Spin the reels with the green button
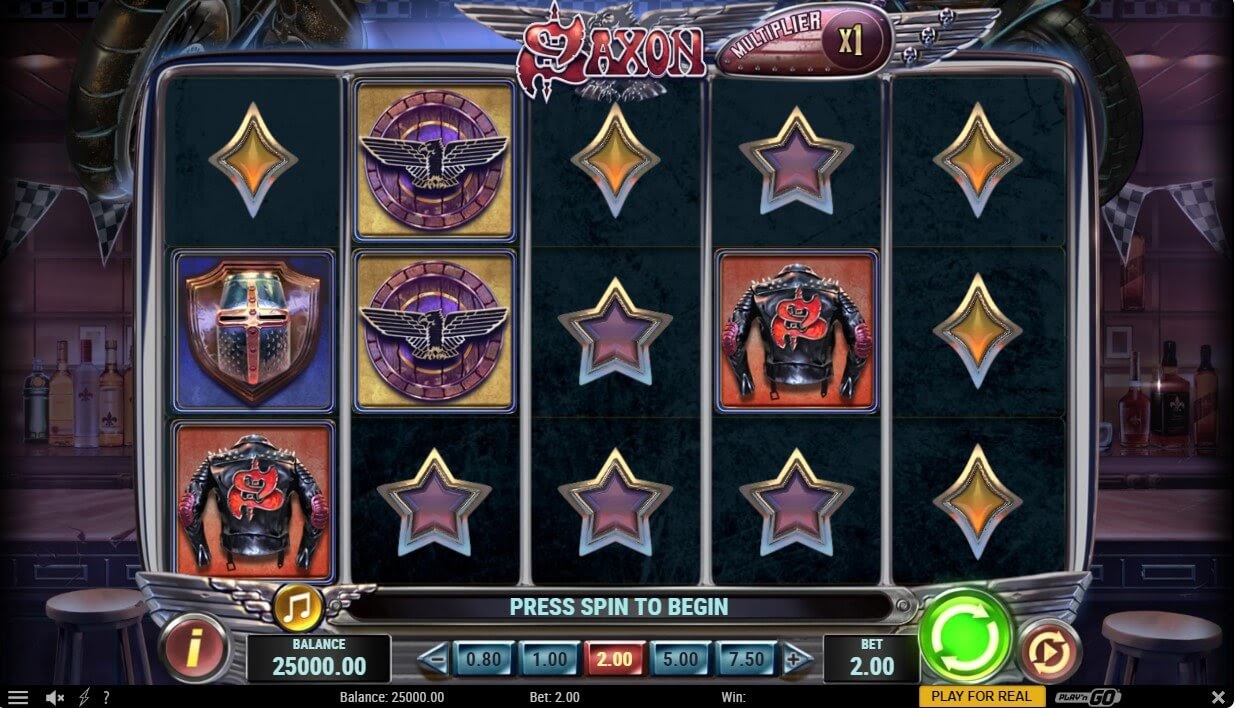The image size is (1235, 708). (965, 636)
